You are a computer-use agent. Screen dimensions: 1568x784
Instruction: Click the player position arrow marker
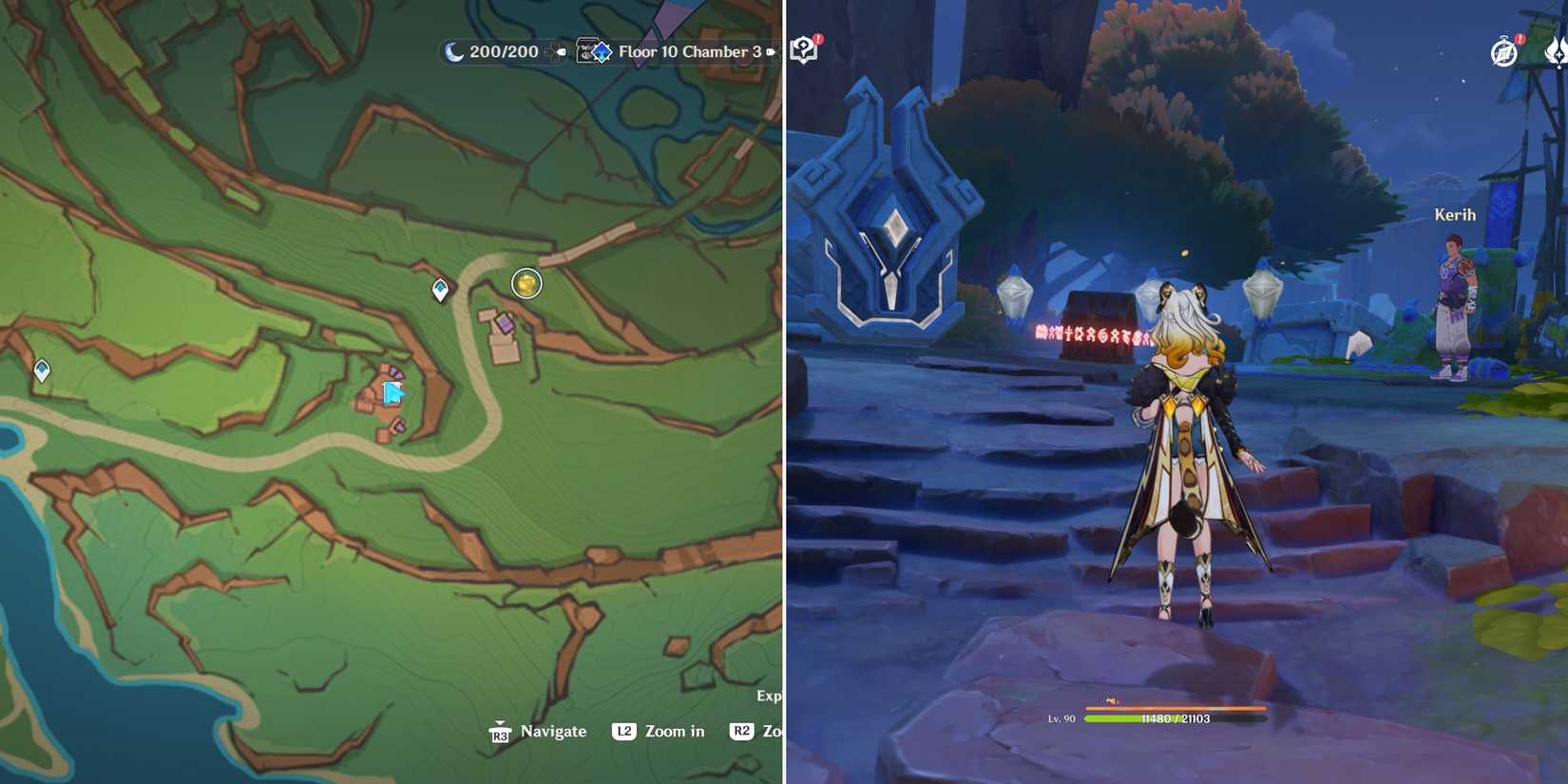point(391,391)
